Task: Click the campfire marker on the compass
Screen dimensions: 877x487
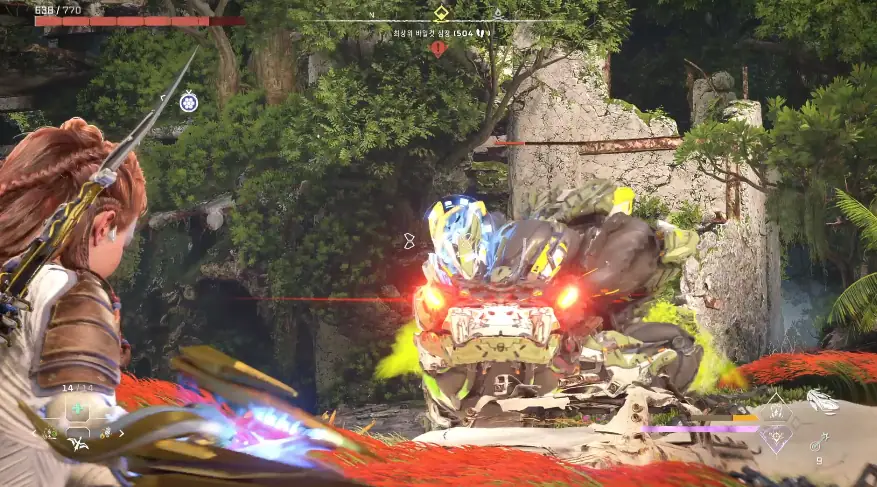Action: (497, 13)
